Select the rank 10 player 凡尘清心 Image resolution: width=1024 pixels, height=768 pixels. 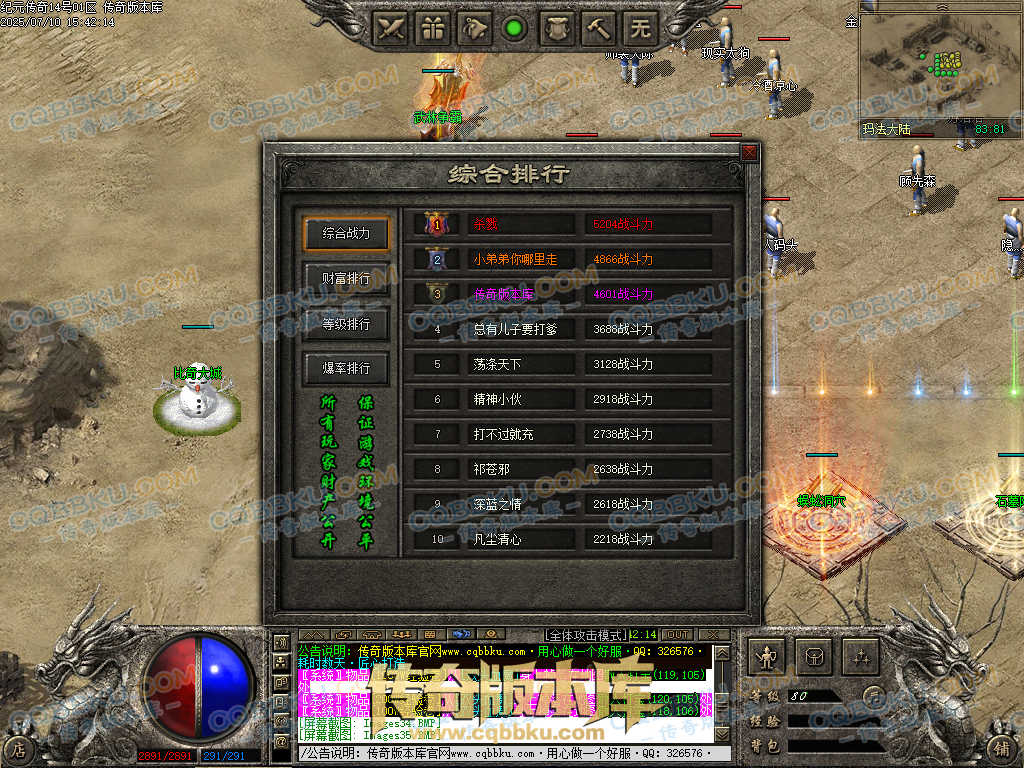(x=497, y=539)
